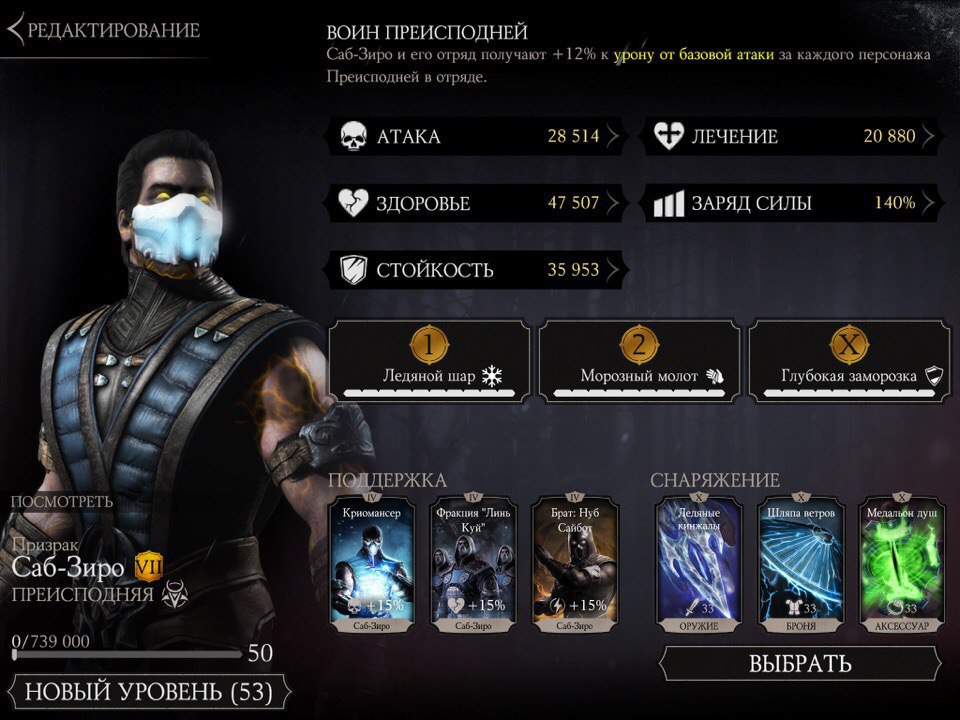Tap the Новый уровень (53) button
Viewport: 960px width, 720px height.
[147, 691]
